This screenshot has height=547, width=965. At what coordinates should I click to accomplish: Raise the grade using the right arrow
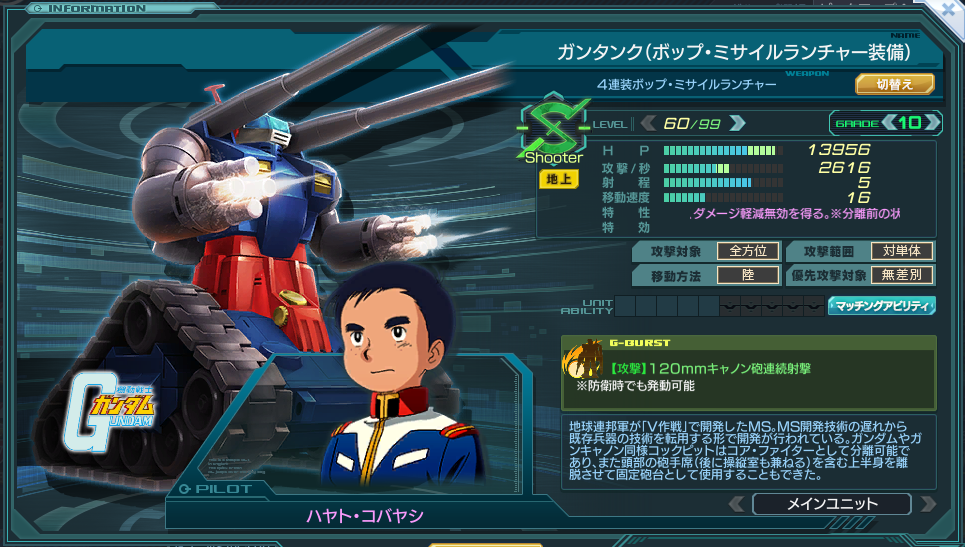click(932, 123)
